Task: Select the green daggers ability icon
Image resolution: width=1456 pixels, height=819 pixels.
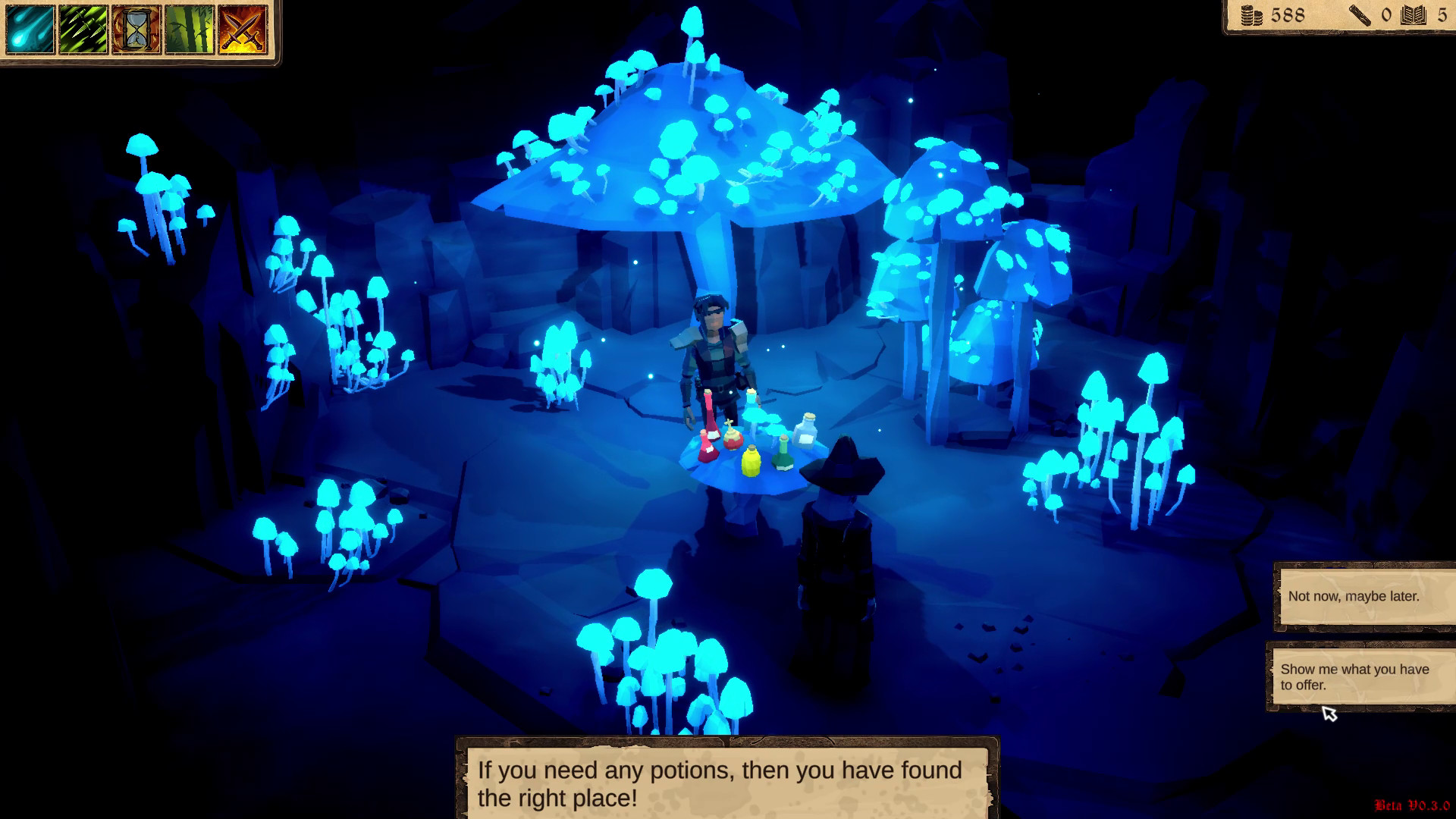Action: tap(83, 30)
